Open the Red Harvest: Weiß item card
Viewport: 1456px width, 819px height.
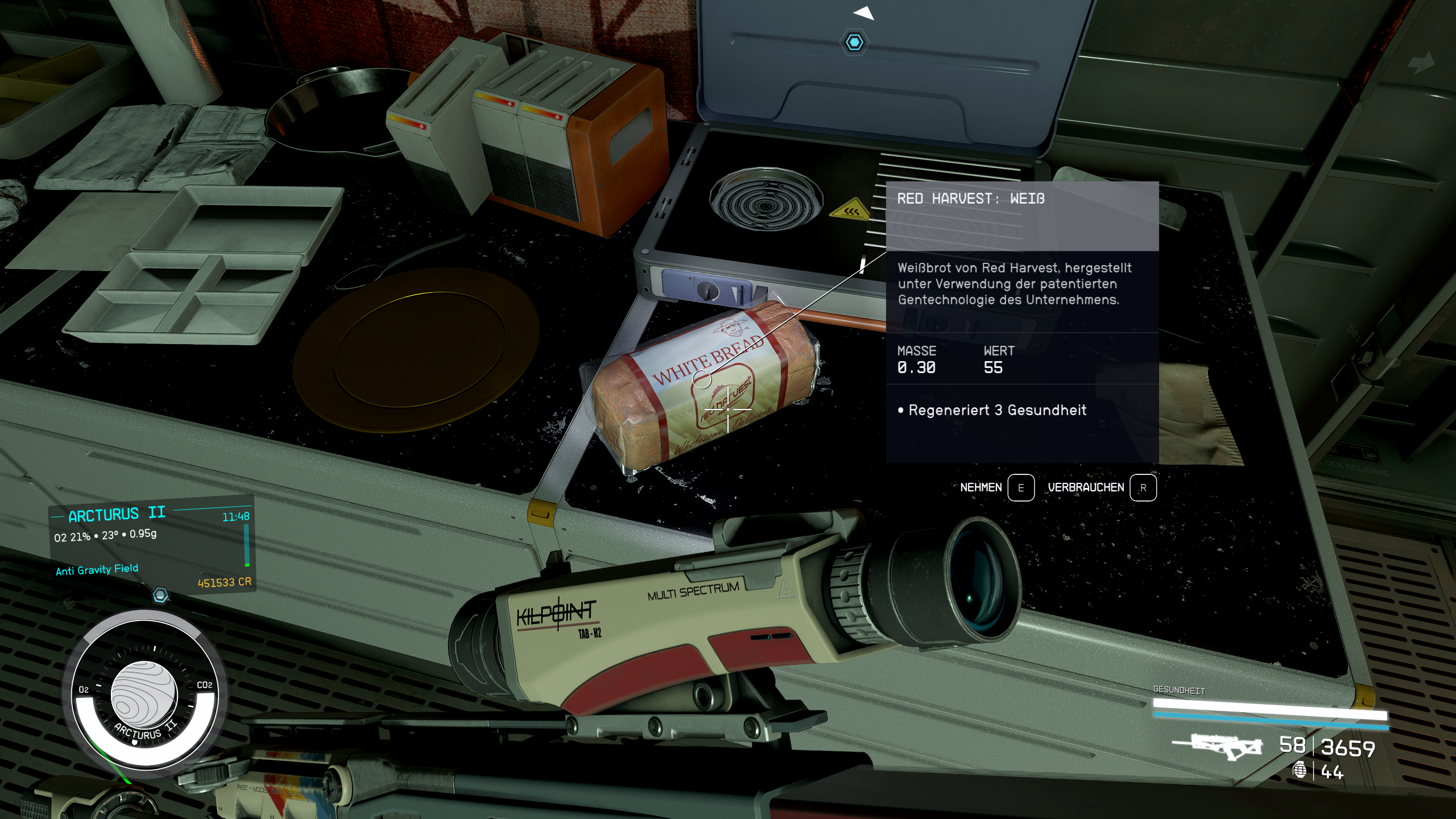(1022, 322)
